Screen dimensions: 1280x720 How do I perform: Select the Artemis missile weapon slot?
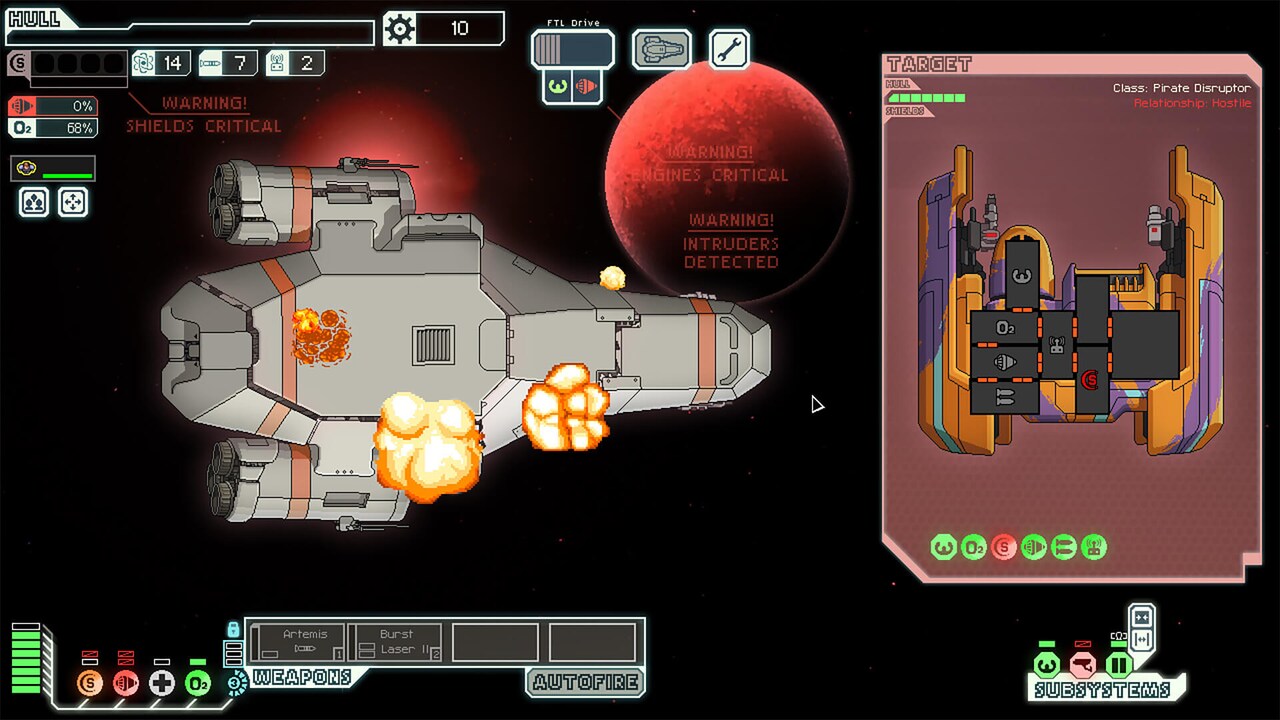[x=299, y=640]
